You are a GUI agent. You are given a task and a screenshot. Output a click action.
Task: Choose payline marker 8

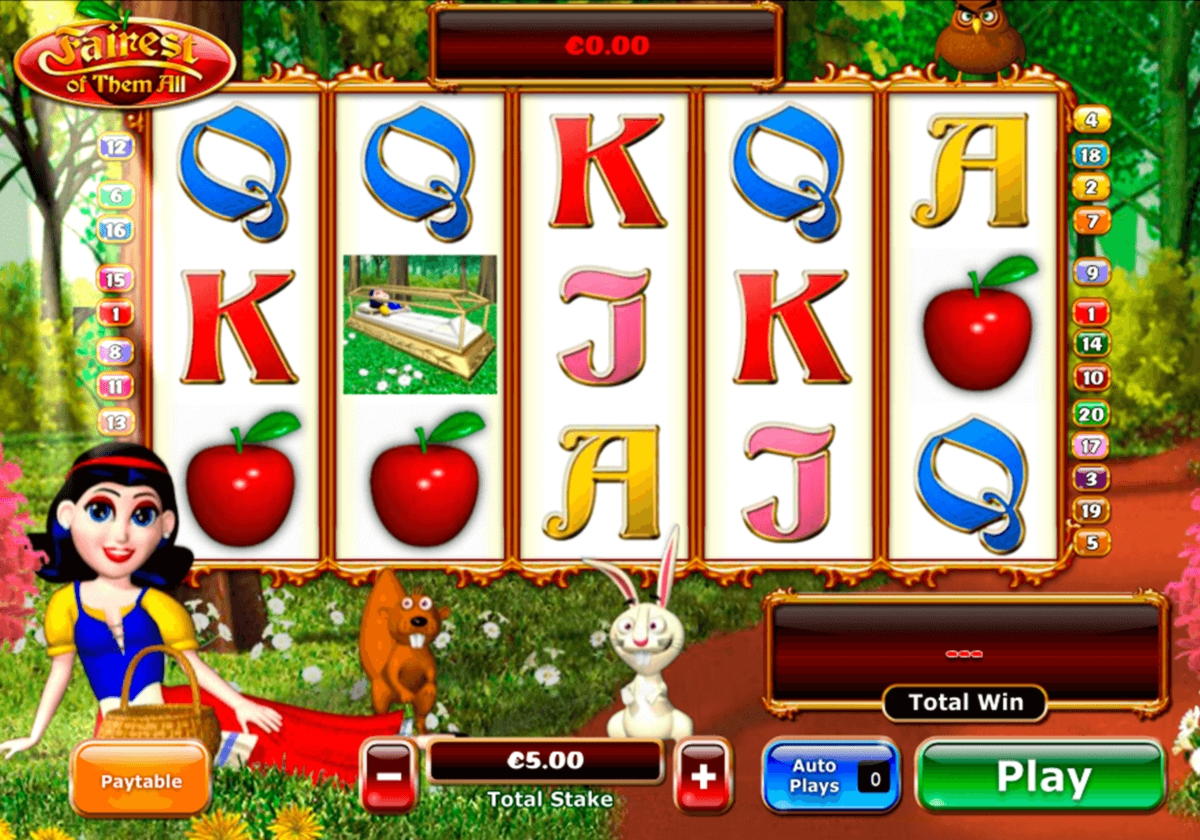[116, 351]
